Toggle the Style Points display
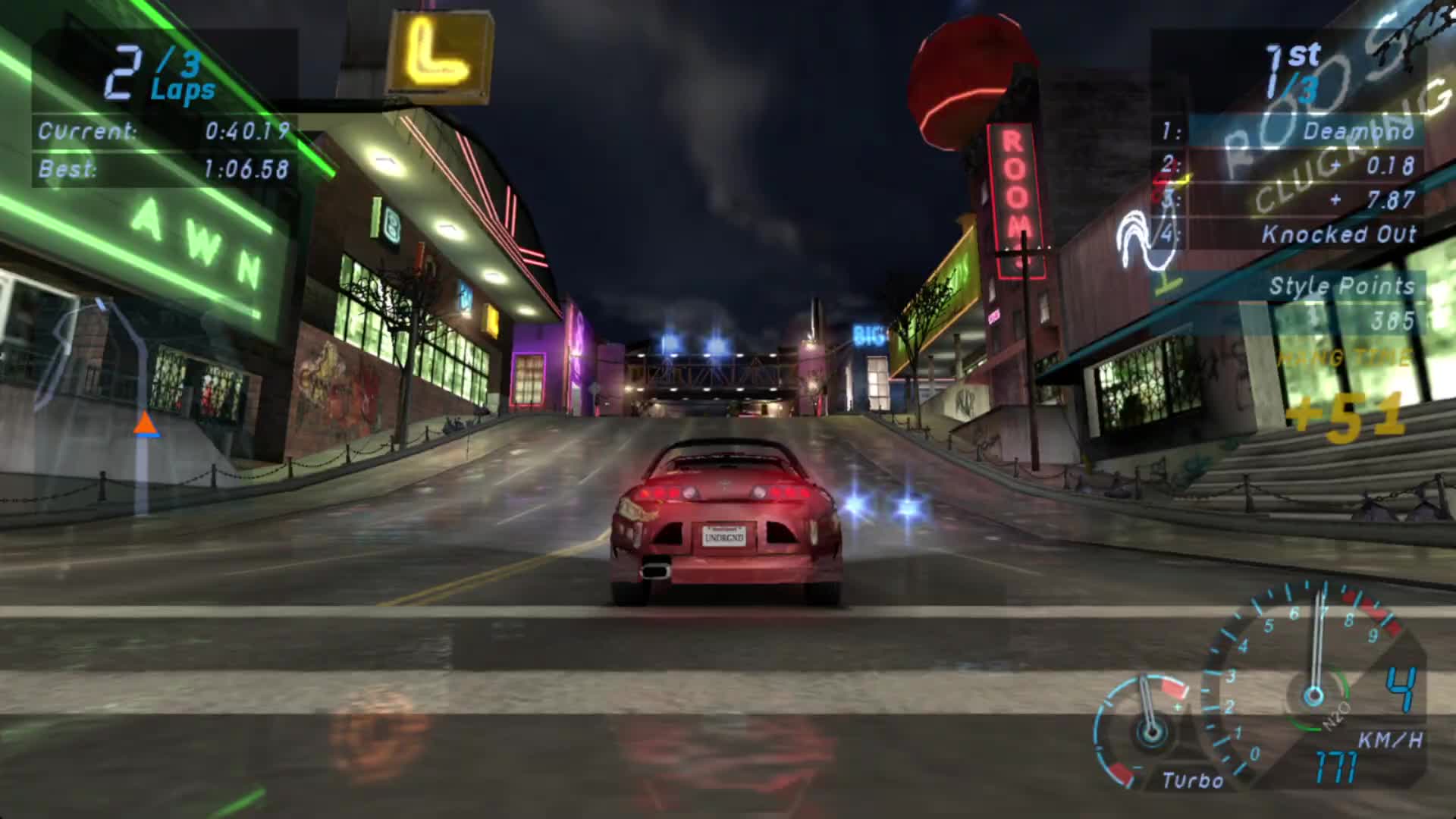This screenshot has height=819, width=1456. tap(1342, 287)
